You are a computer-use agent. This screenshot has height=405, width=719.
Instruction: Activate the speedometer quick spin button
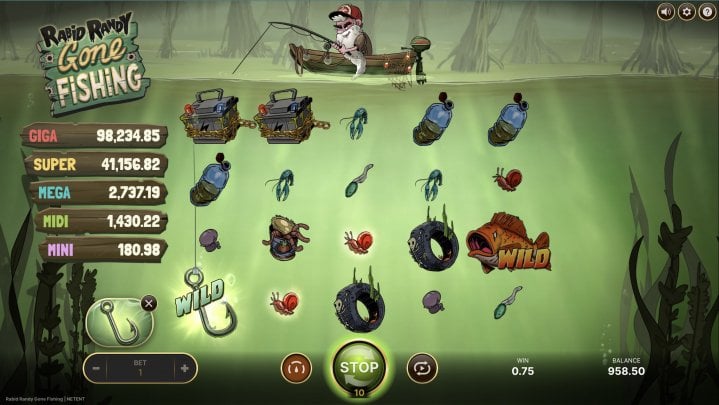pos(296,368)
